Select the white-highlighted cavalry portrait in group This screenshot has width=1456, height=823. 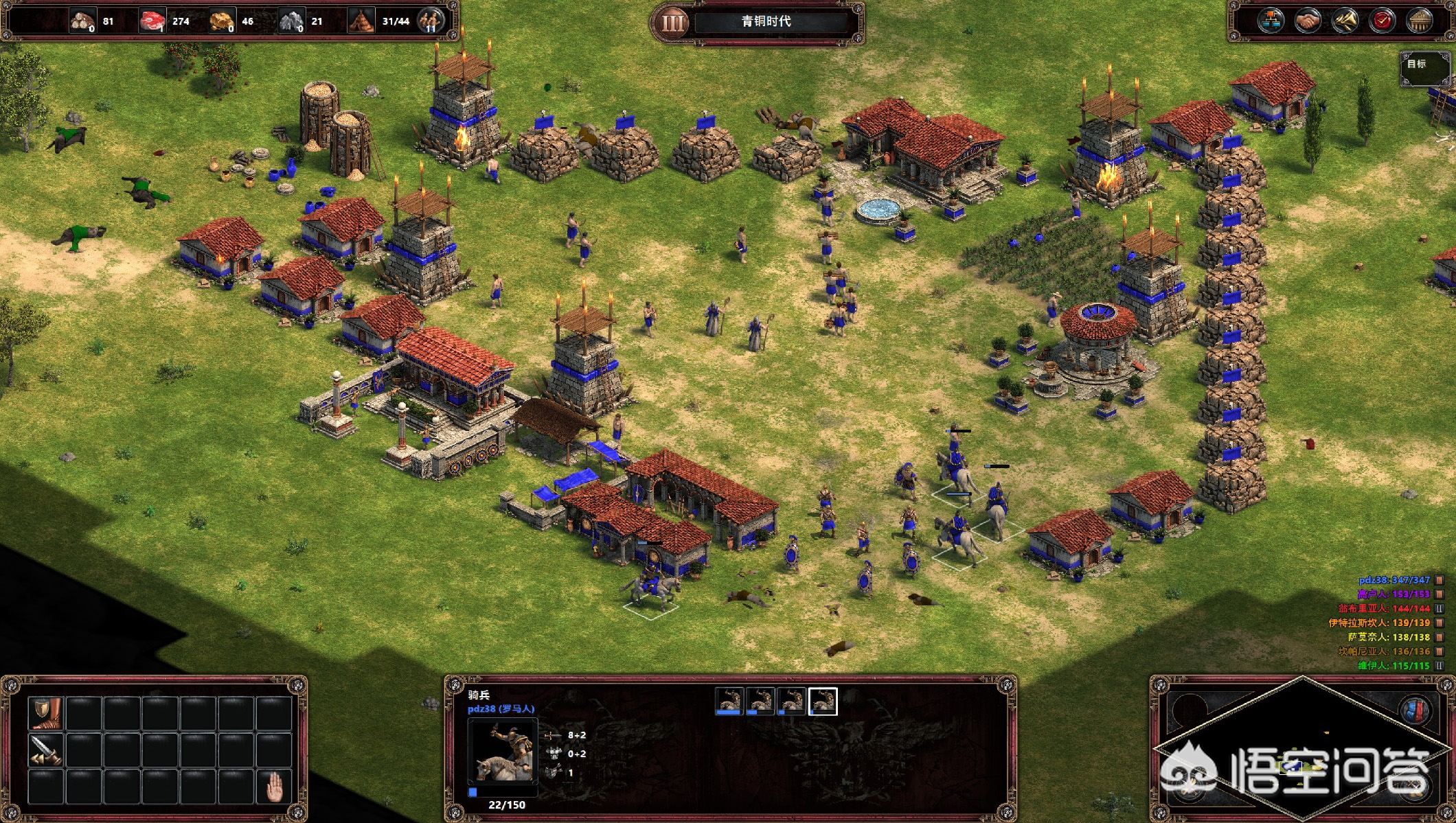coord(823,701)
